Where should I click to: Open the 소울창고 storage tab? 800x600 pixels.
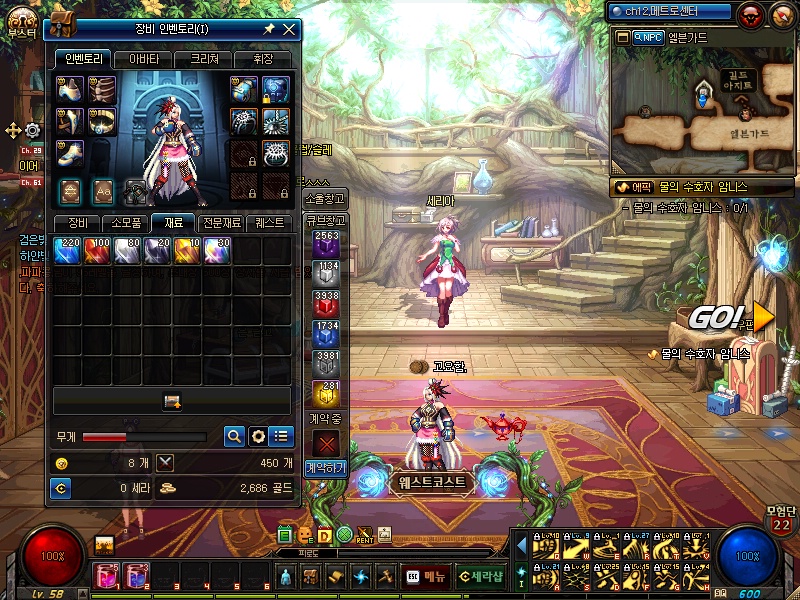click(x=326, y=197)
